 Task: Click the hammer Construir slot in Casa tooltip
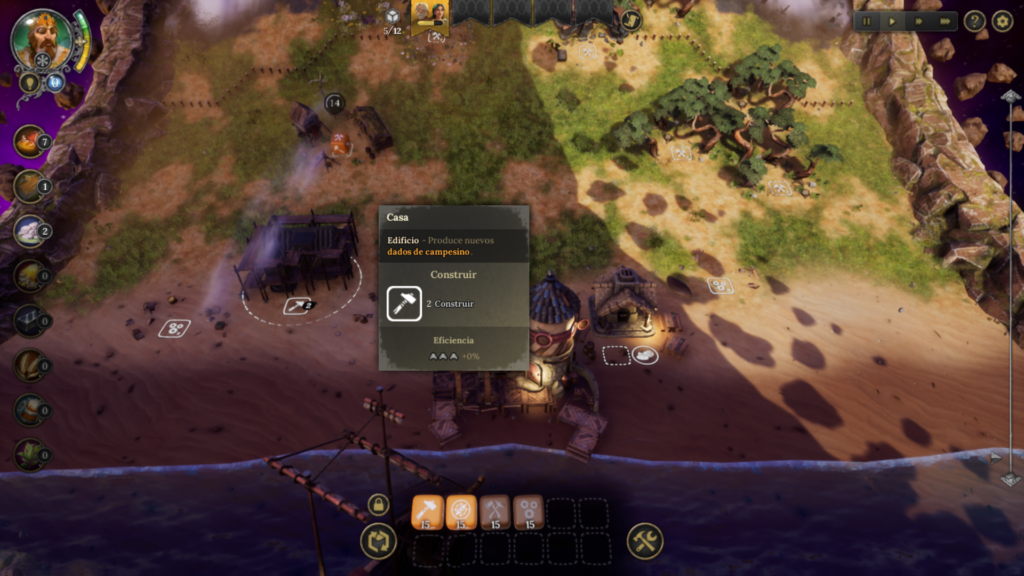click(404, 303)
